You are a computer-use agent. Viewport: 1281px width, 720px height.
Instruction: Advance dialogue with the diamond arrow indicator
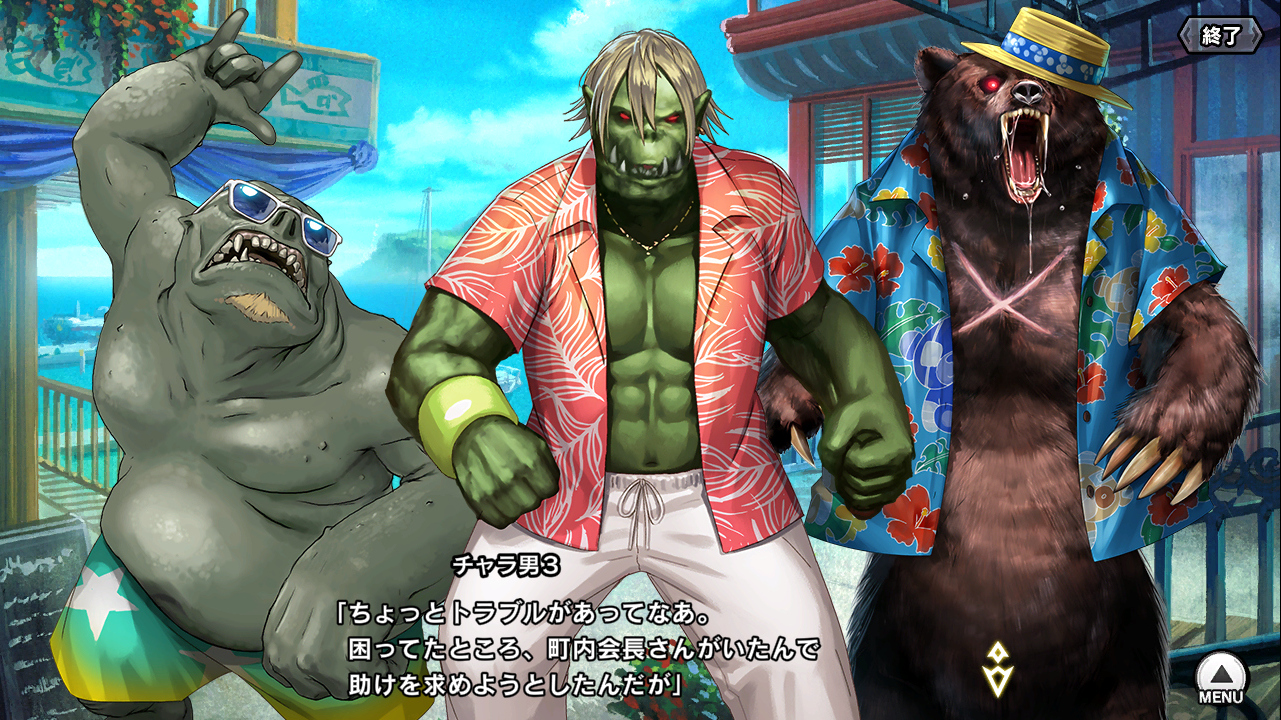(997, 669)
